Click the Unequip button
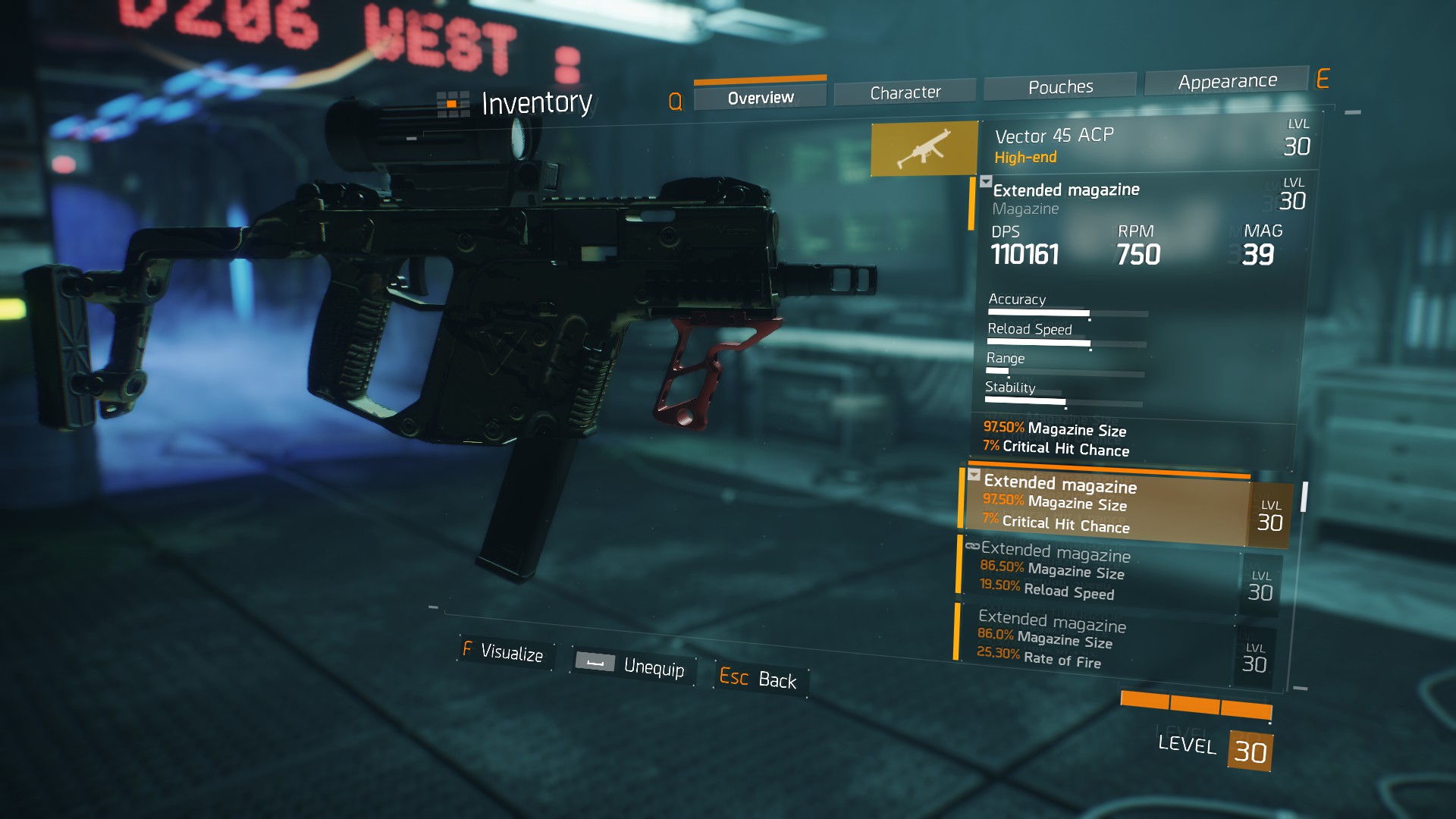The width and height of the screenshot is (1456, 819). 655,669
